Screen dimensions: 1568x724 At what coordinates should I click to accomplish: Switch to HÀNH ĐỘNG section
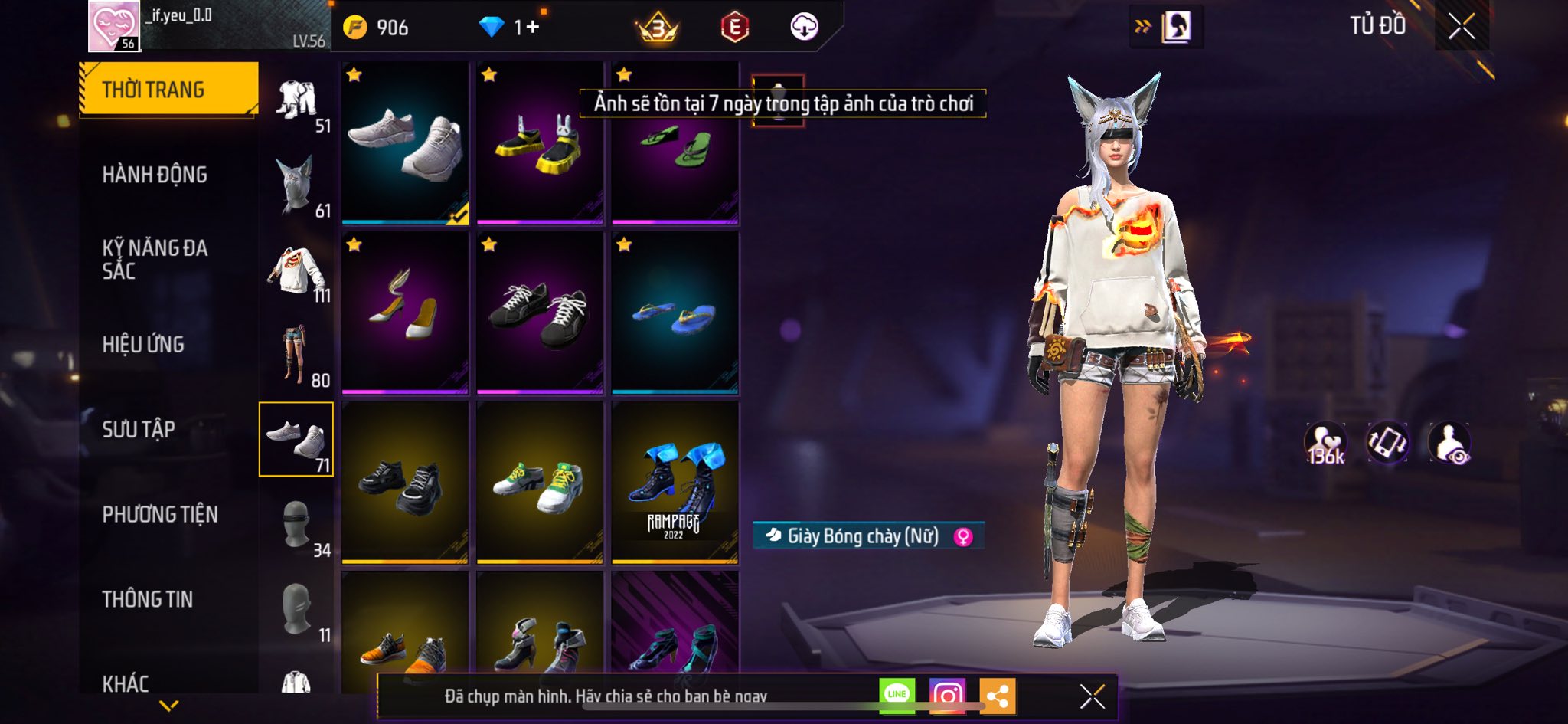pos(155,175)
